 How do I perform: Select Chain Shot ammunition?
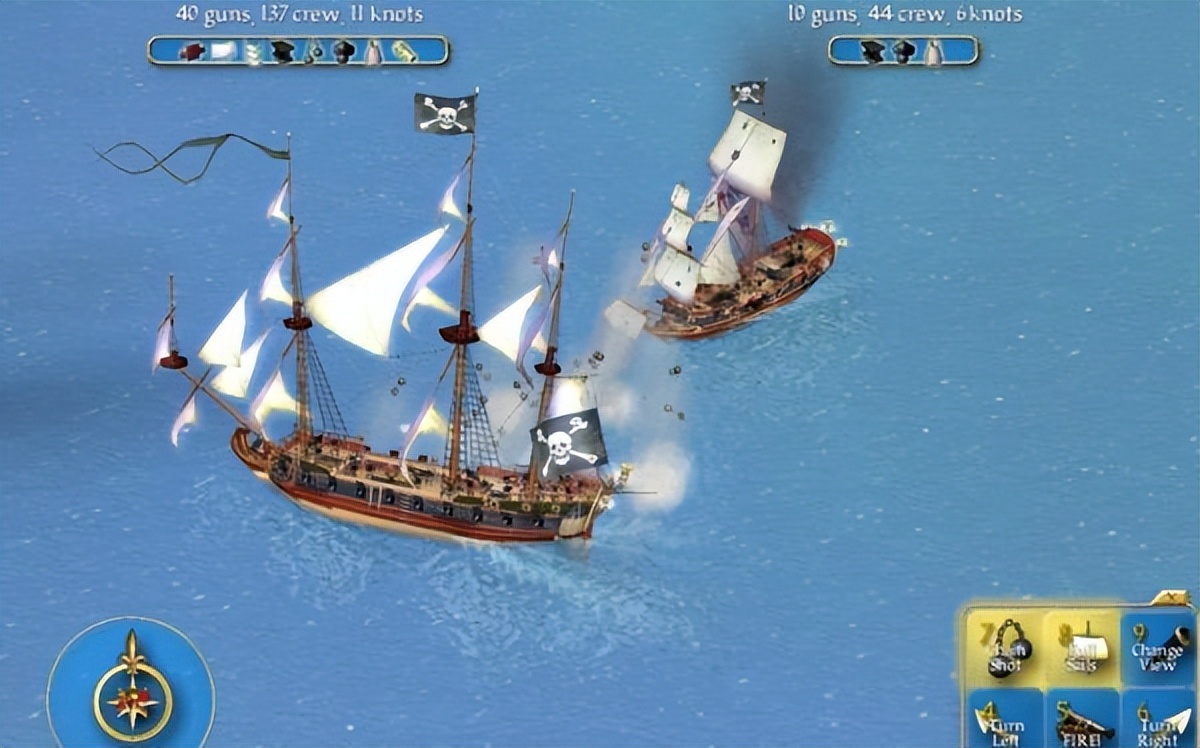click(x=1003, y=649)
